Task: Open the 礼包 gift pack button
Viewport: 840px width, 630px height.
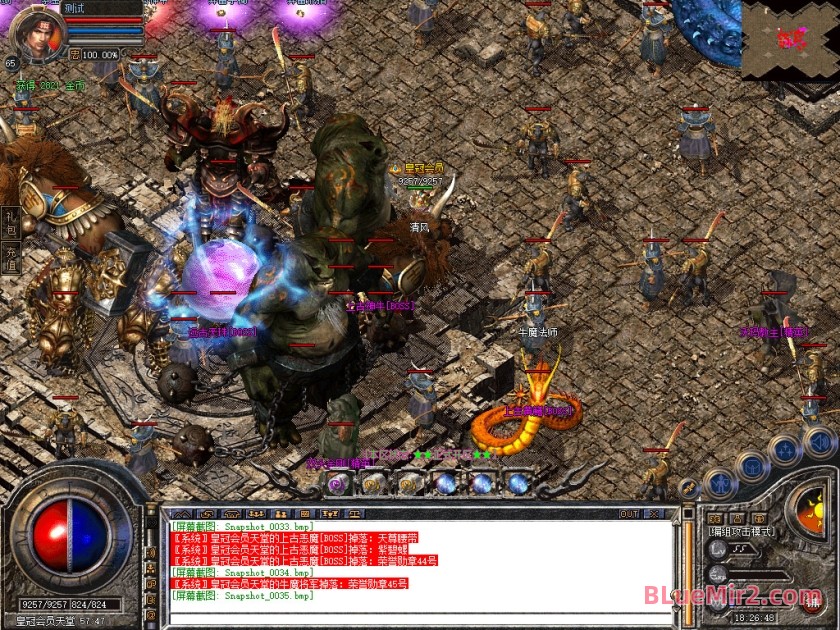Action: [x=11, y=222]
